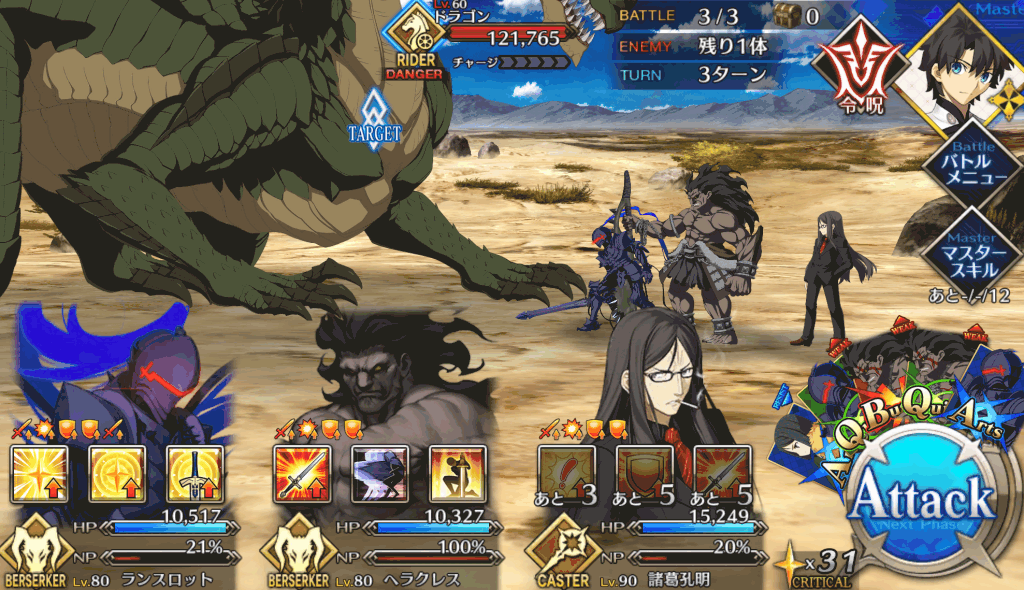Viewport: 1024px width, 590px height.
Task: Select Zhuge Liang's sword skill on cooldown
Action: (722, 474)
